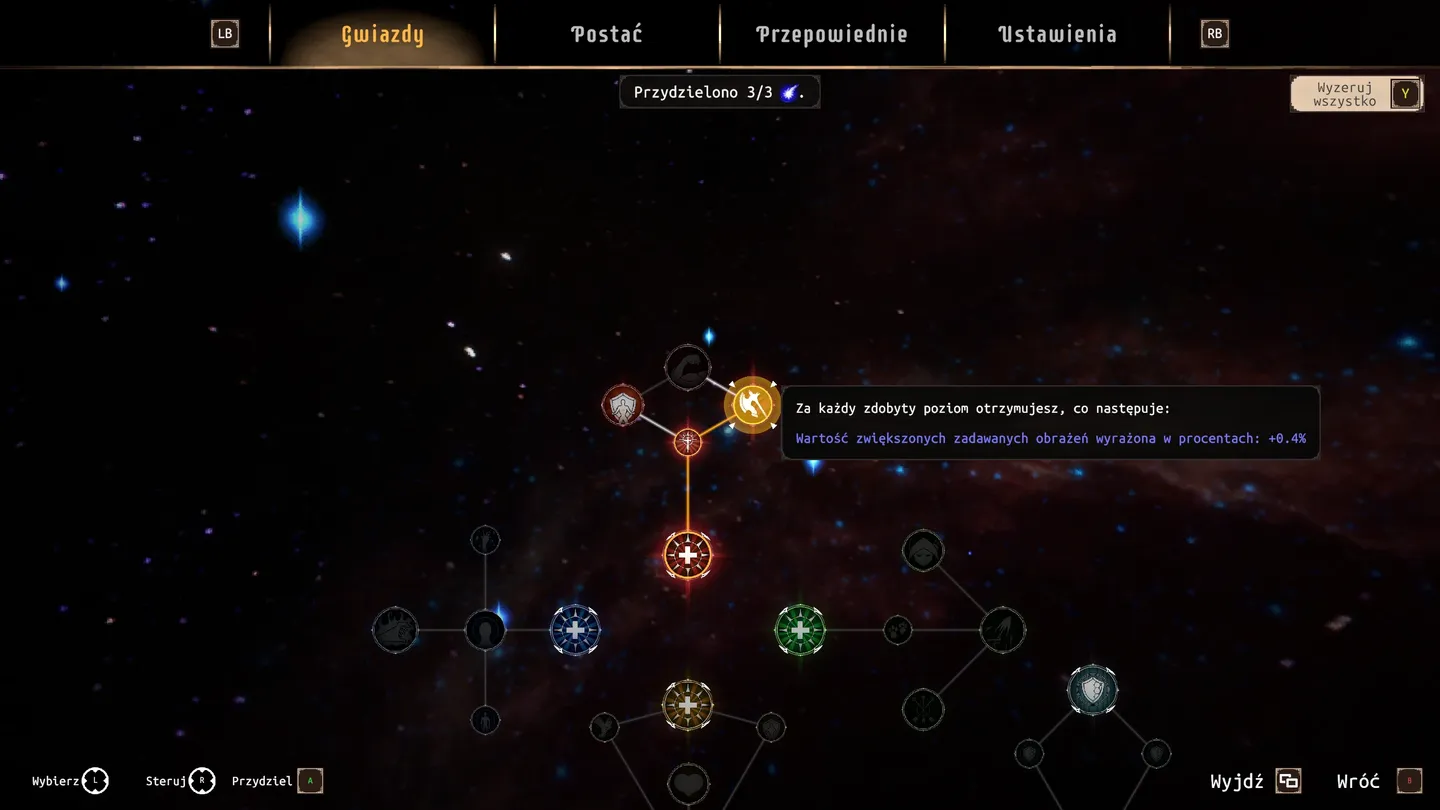Choose the paw print star node
Image resolution: width=1440 pixels, height=810 pixels.
tap(898, 630)
